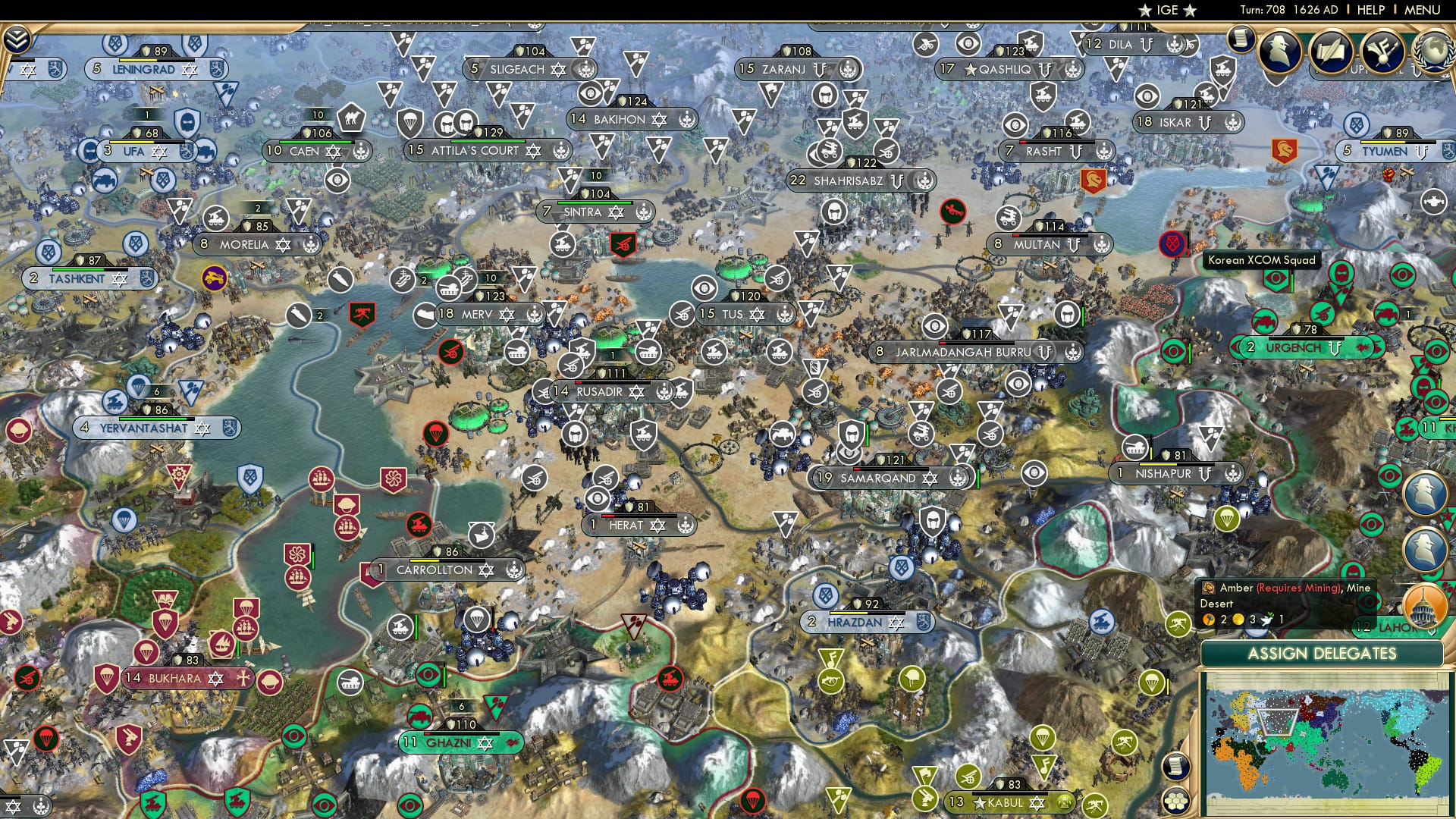Click Samarqand's religion star icon
Screen dimensions: 1456x819
(x=930, y=478)
